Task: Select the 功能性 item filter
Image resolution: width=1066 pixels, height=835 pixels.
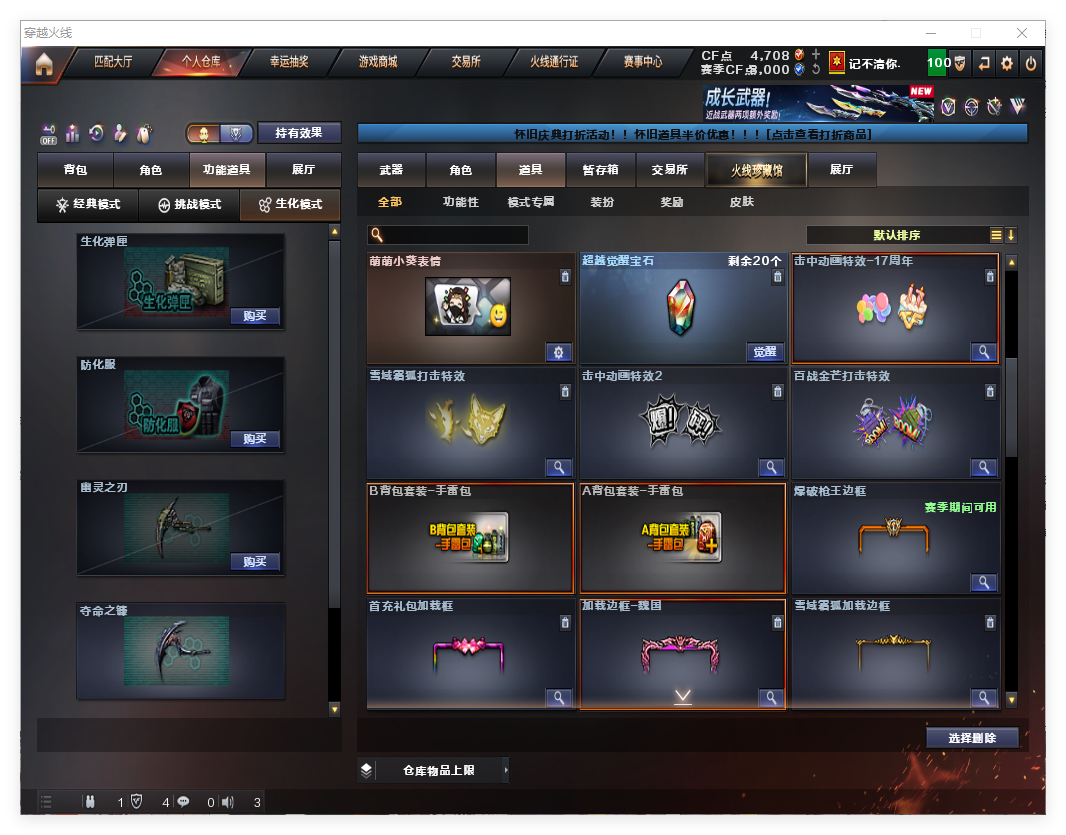Action: point(461,202)
